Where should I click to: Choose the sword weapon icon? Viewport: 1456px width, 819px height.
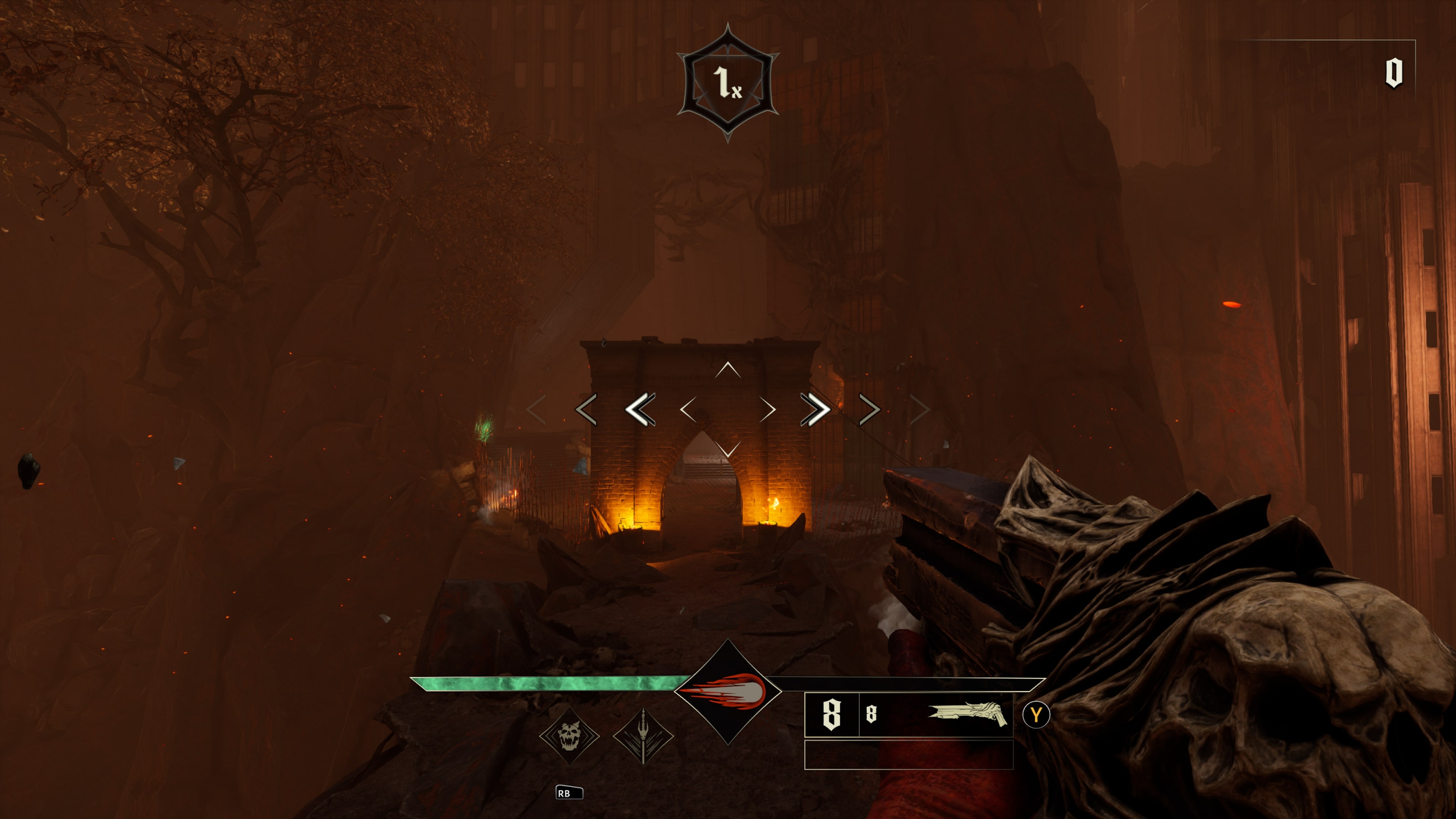point(643,735)
